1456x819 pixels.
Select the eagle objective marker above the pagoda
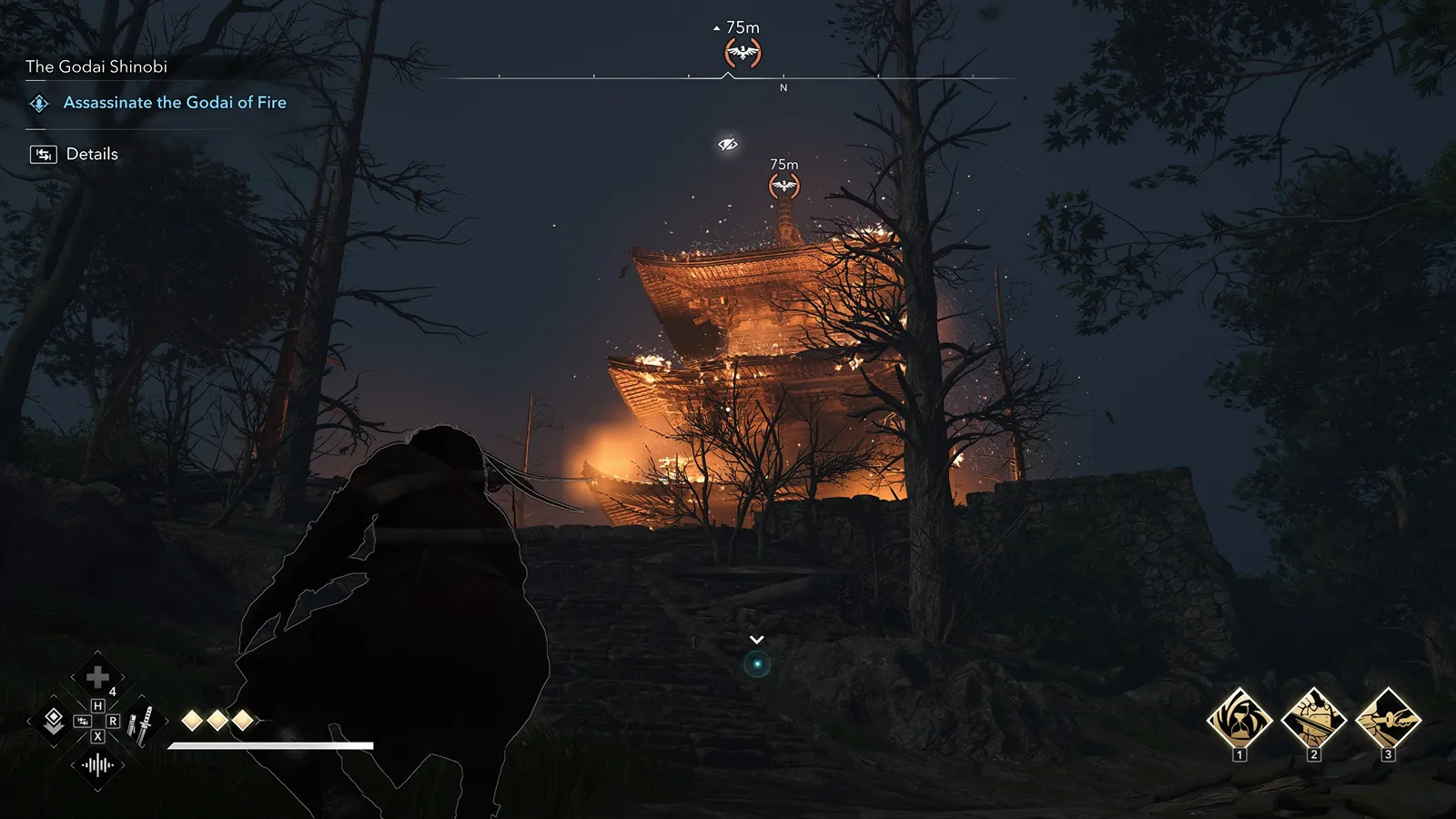(784, 187)
